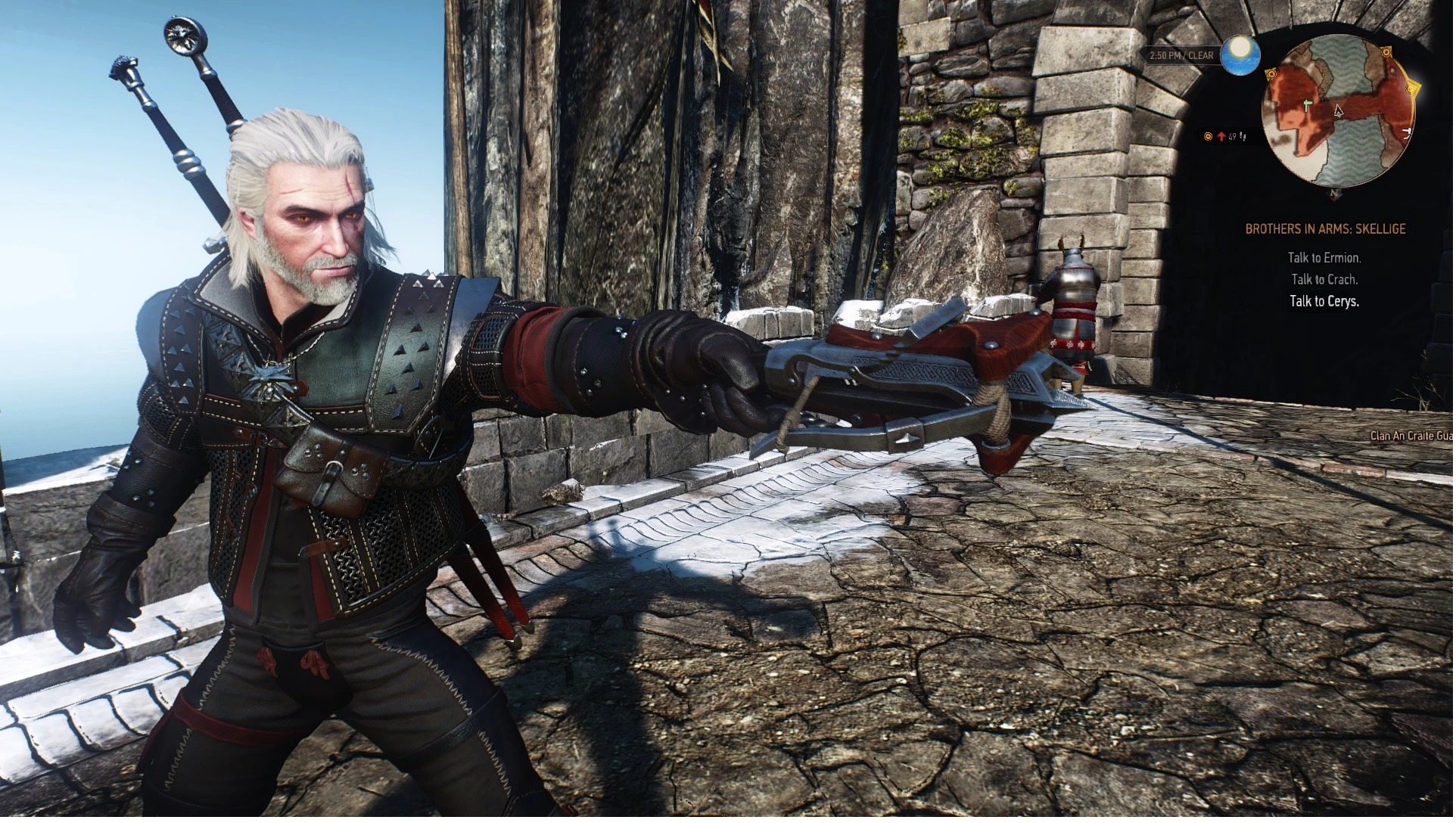The height and width of the screenshot is (823, 1456).
Task: Click the sun weather icon
Action: (x=1242, y=54)
